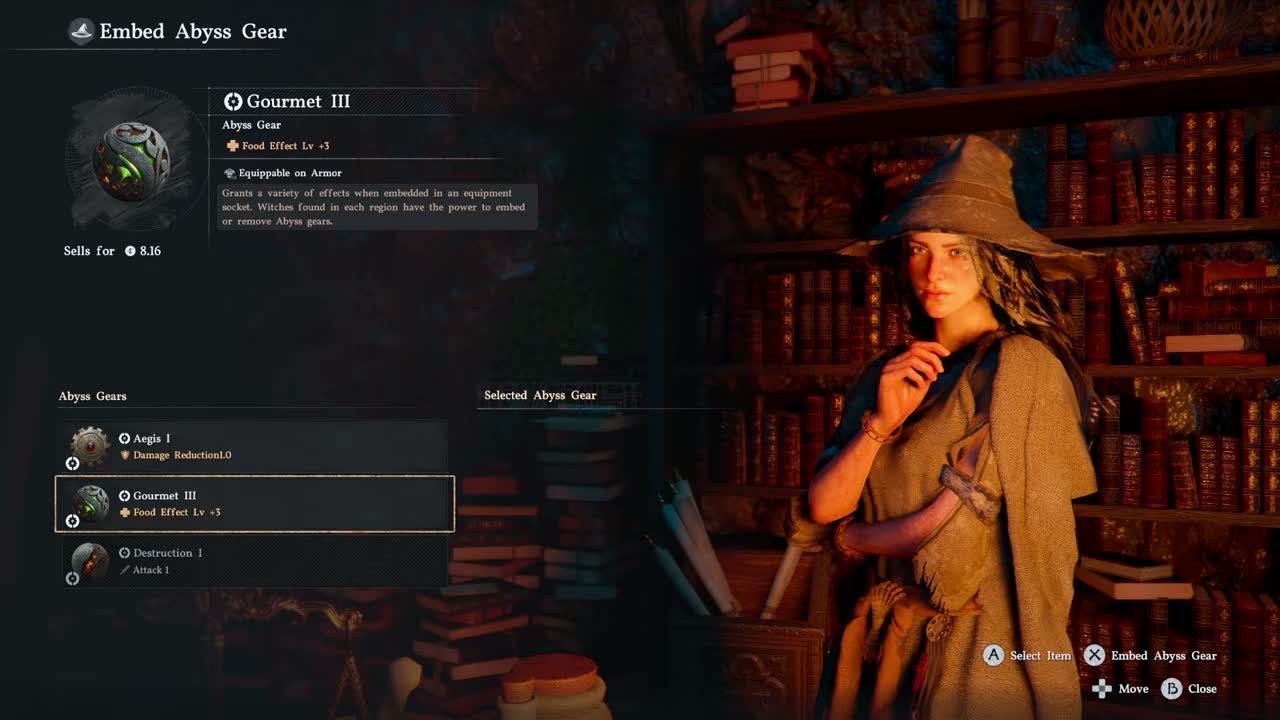The width and height of the screenshot is (1280, 720).
Task: Choose Gourmet III in the gear list
Action: coord(255,503)
